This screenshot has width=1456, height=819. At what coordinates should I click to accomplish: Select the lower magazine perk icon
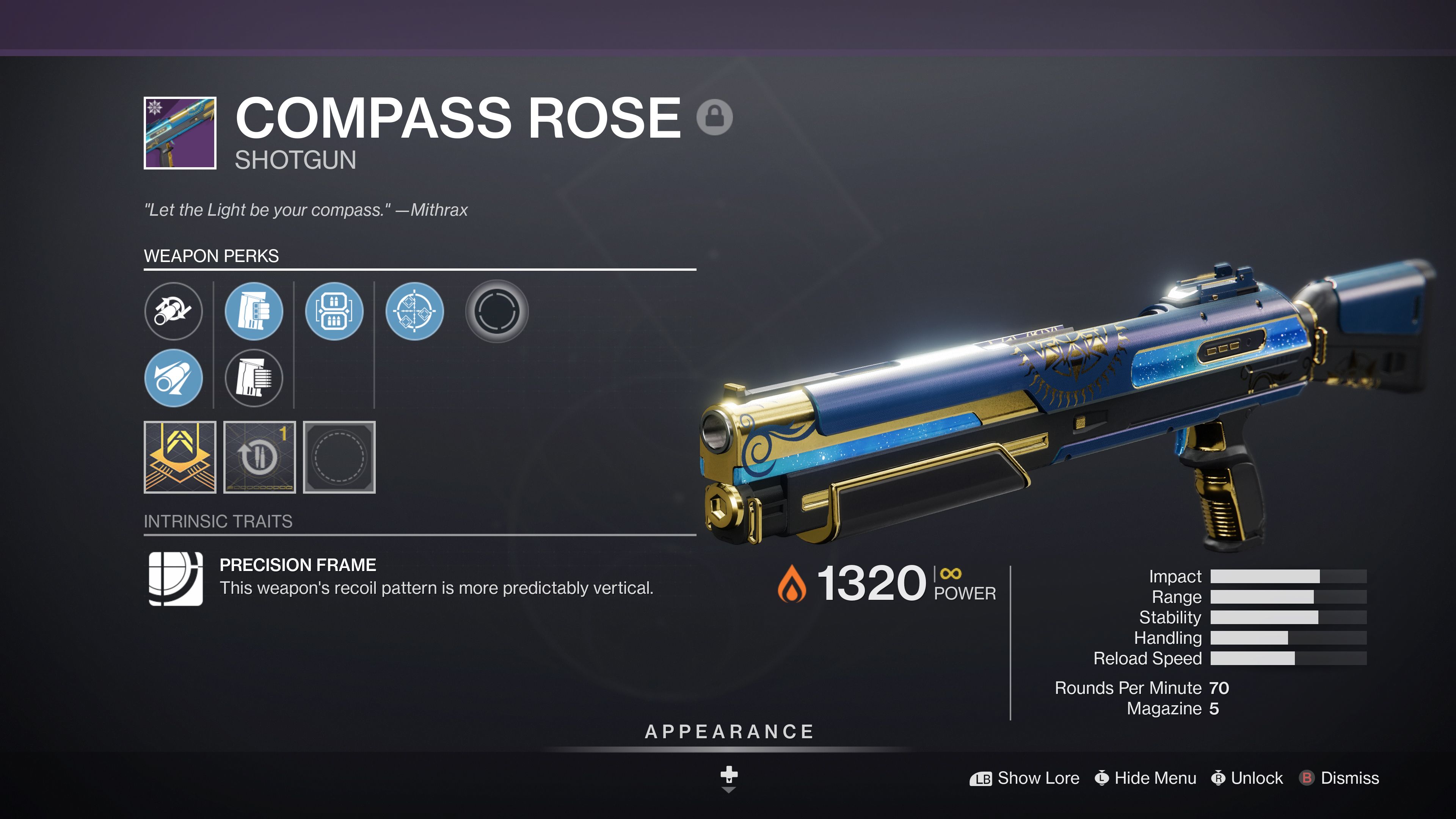coord(254,379)
